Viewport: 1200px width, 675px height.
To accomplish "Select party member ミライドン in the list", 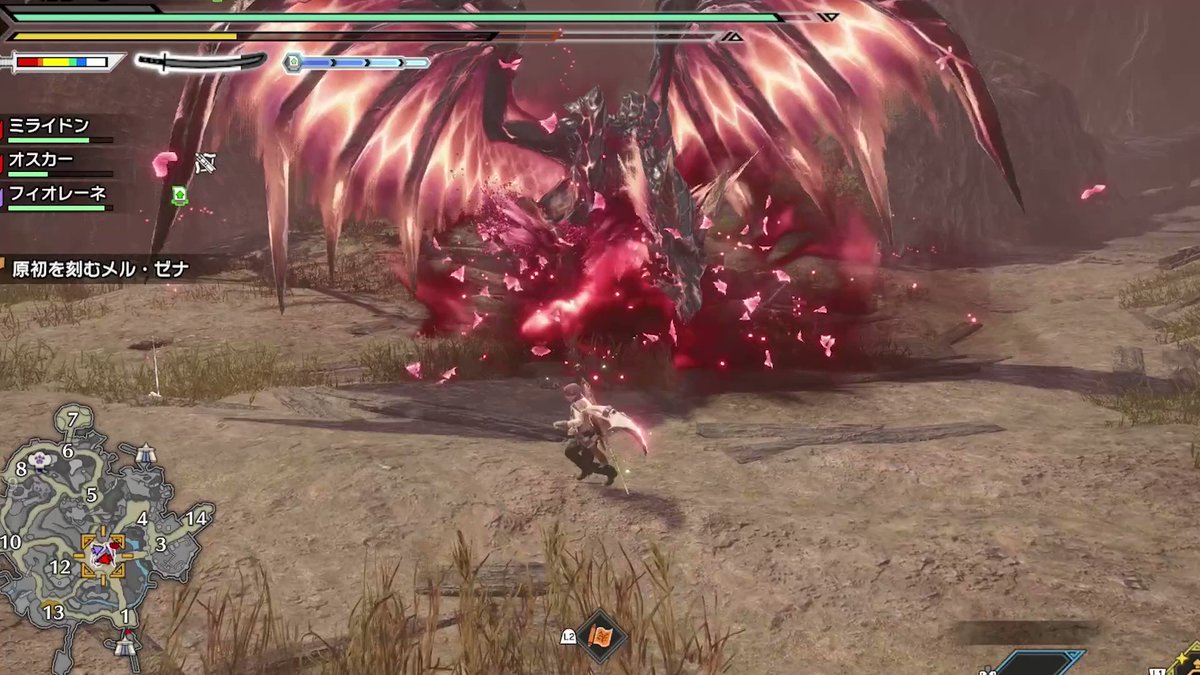I will pyautogui.click(x=49, y=126).
